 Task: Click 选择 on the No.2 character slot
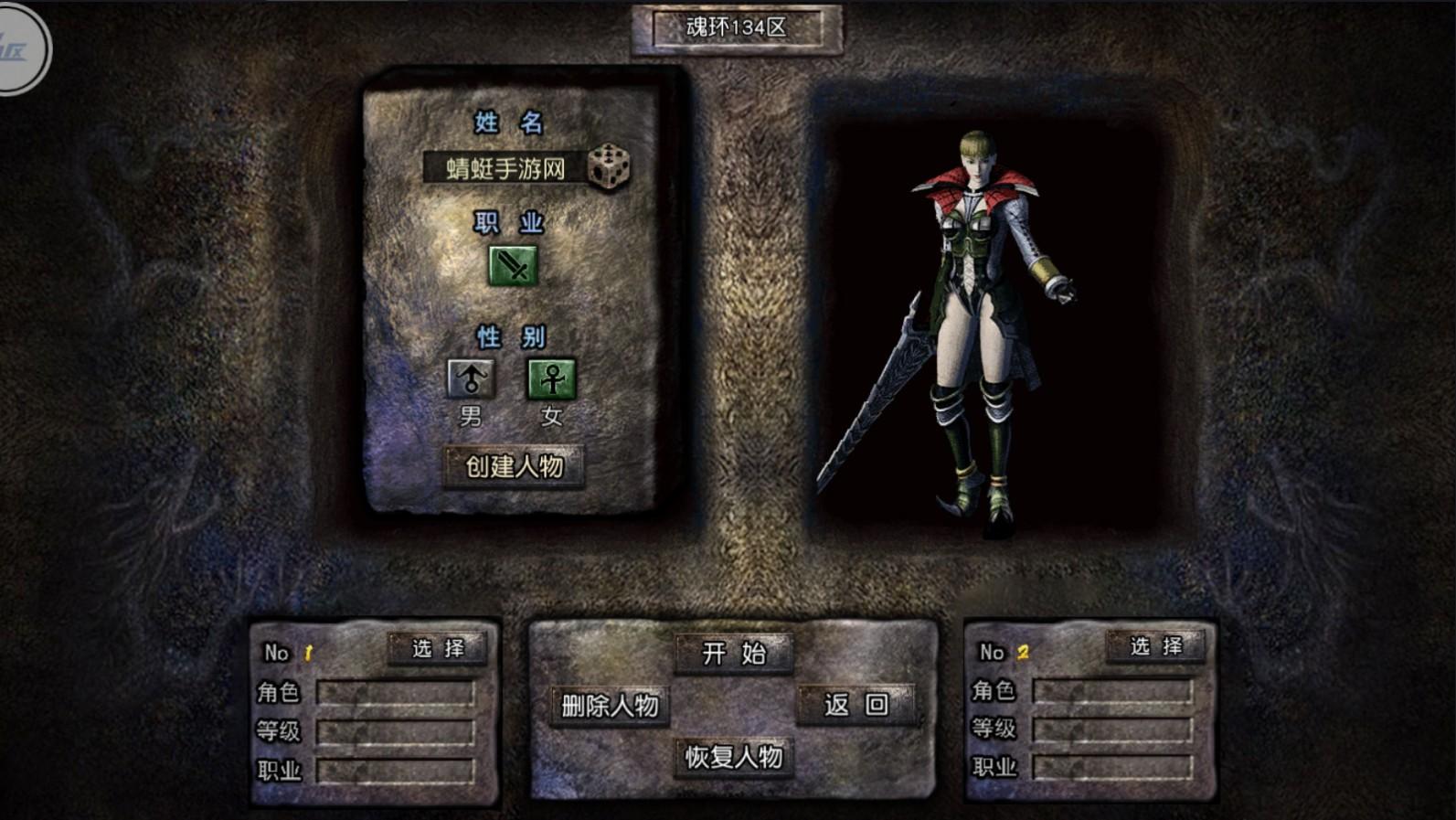point(1155,650)
